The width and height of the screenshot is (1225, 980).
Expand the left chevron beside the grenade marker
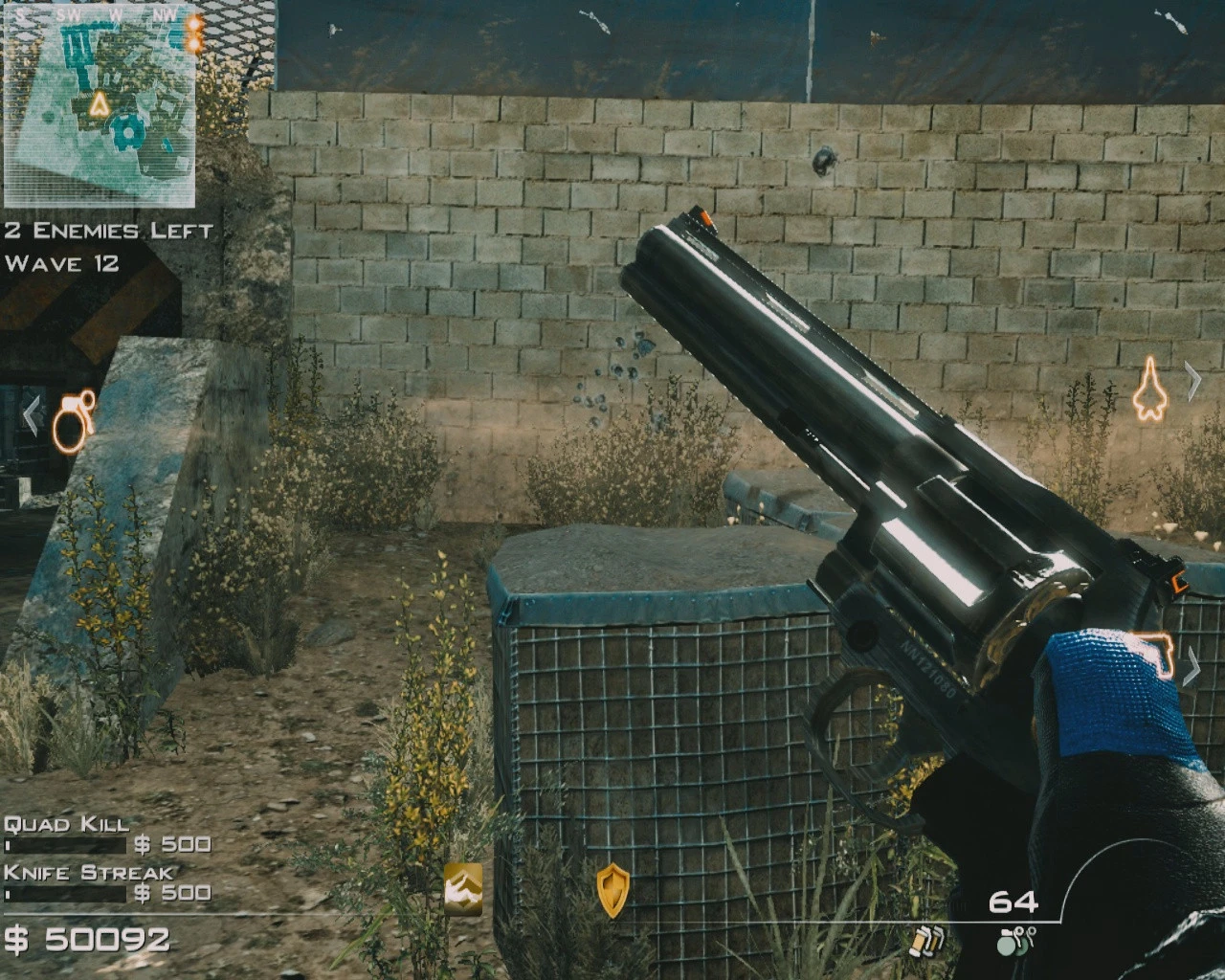click(33, 414)
